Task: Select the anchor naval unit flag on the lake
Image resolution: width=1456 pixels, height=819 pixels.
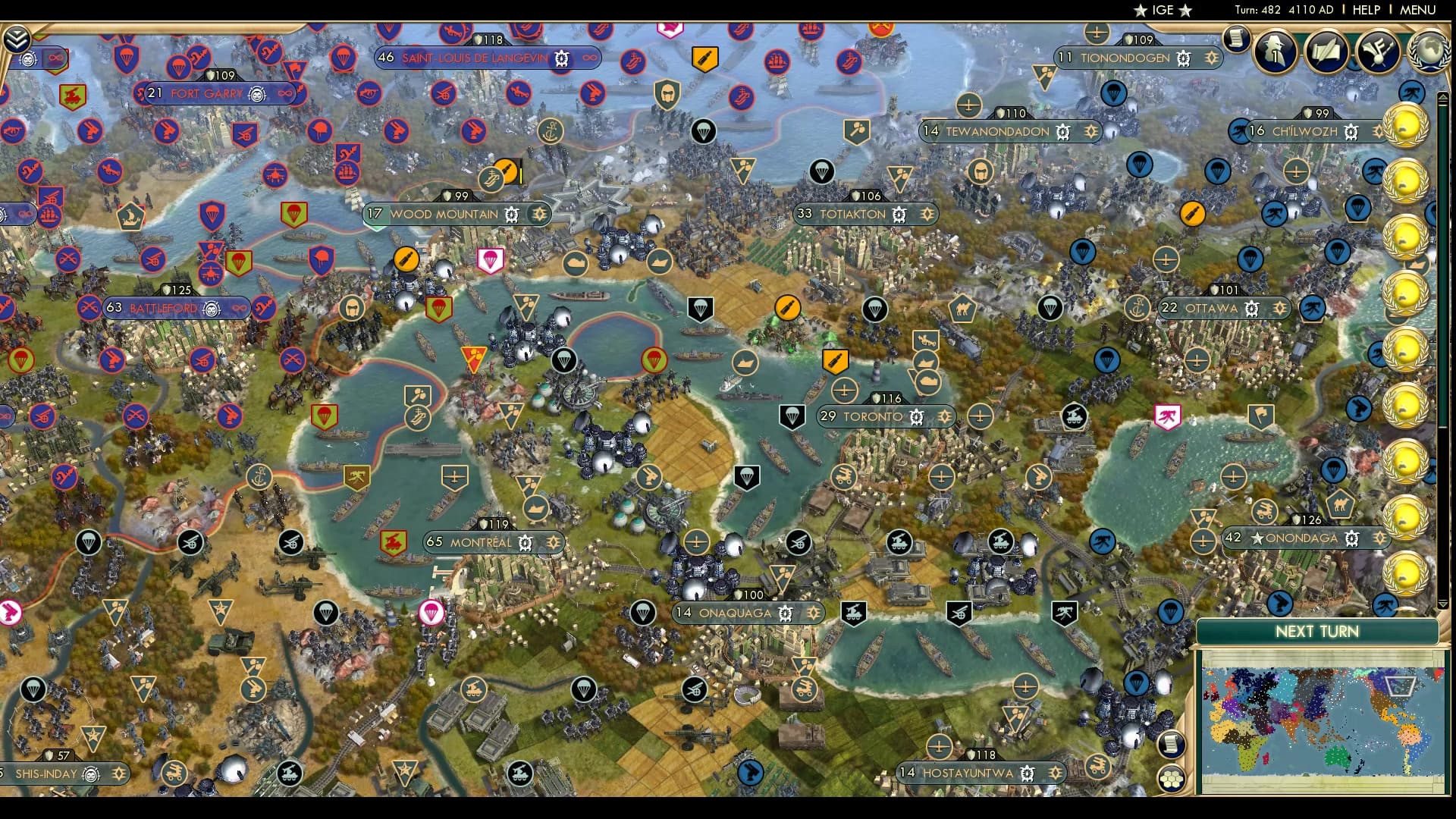Action: coord(259,476)
